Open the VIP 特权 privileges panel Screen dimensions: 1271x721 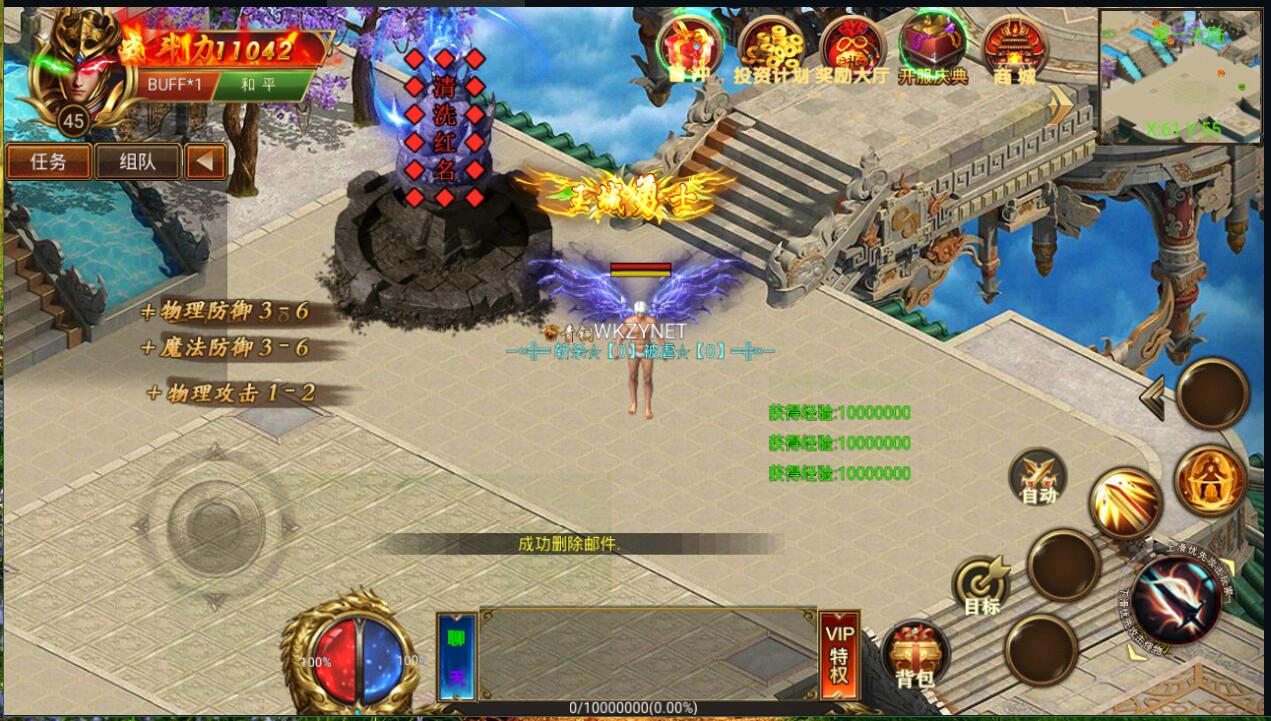tap(839, 655)
